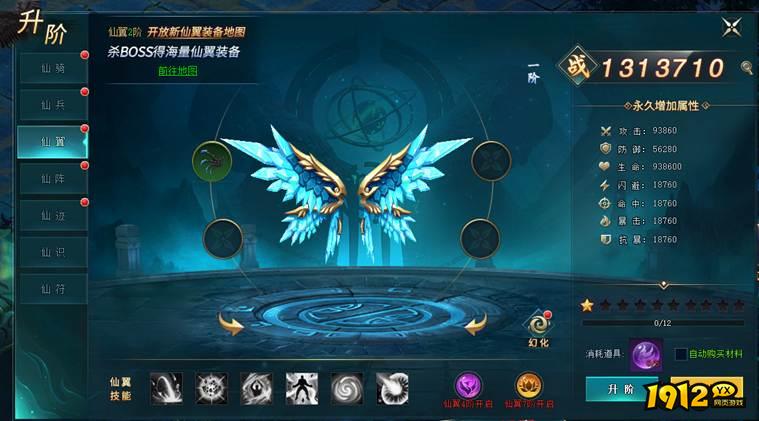Select the swirling vortex wing skill
The image size is (759, 421).
pyautogui.click(x=347, y=388)
